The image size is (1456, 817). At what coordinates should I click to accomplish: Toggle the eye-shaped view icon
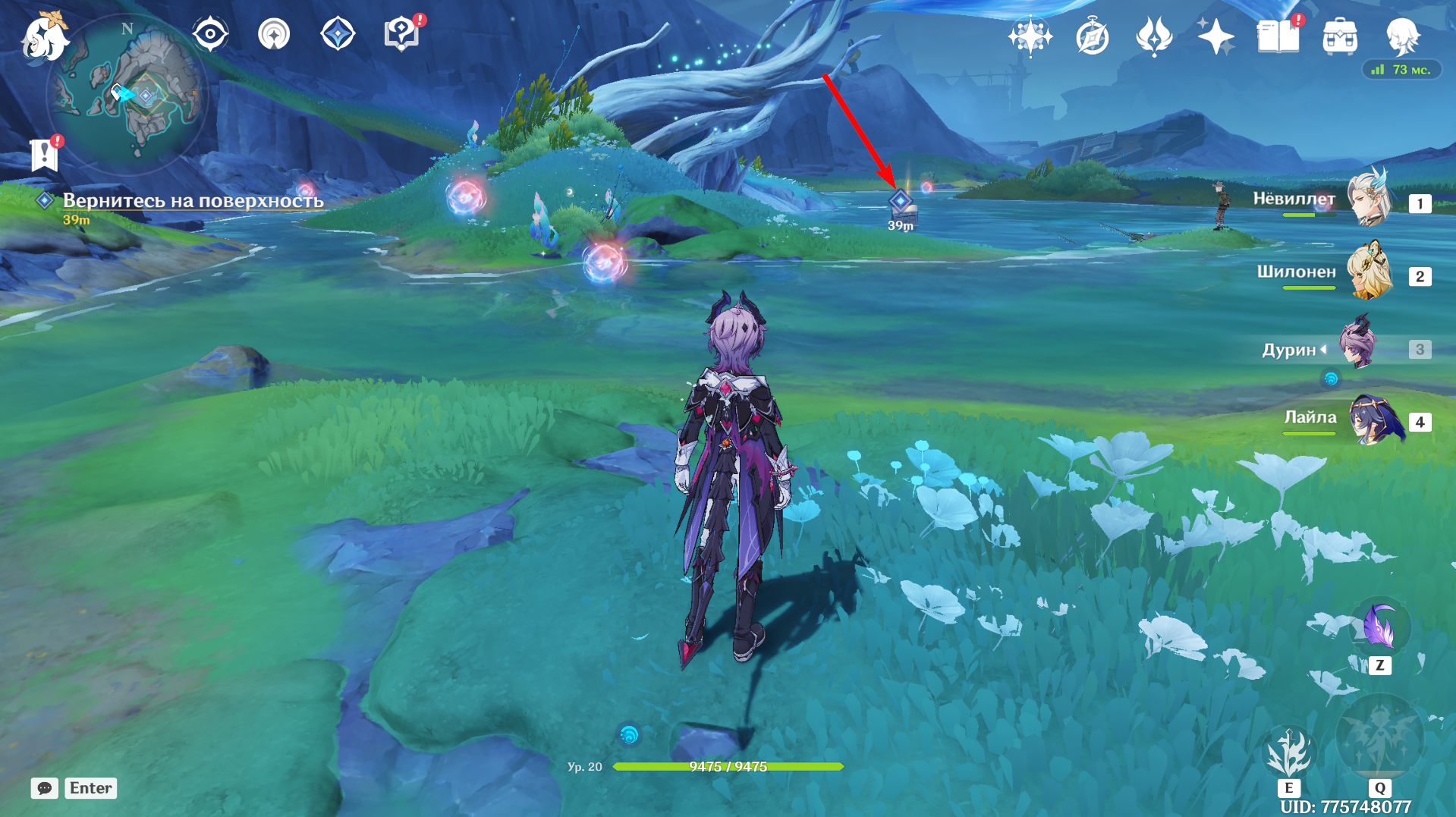point(210,34)
